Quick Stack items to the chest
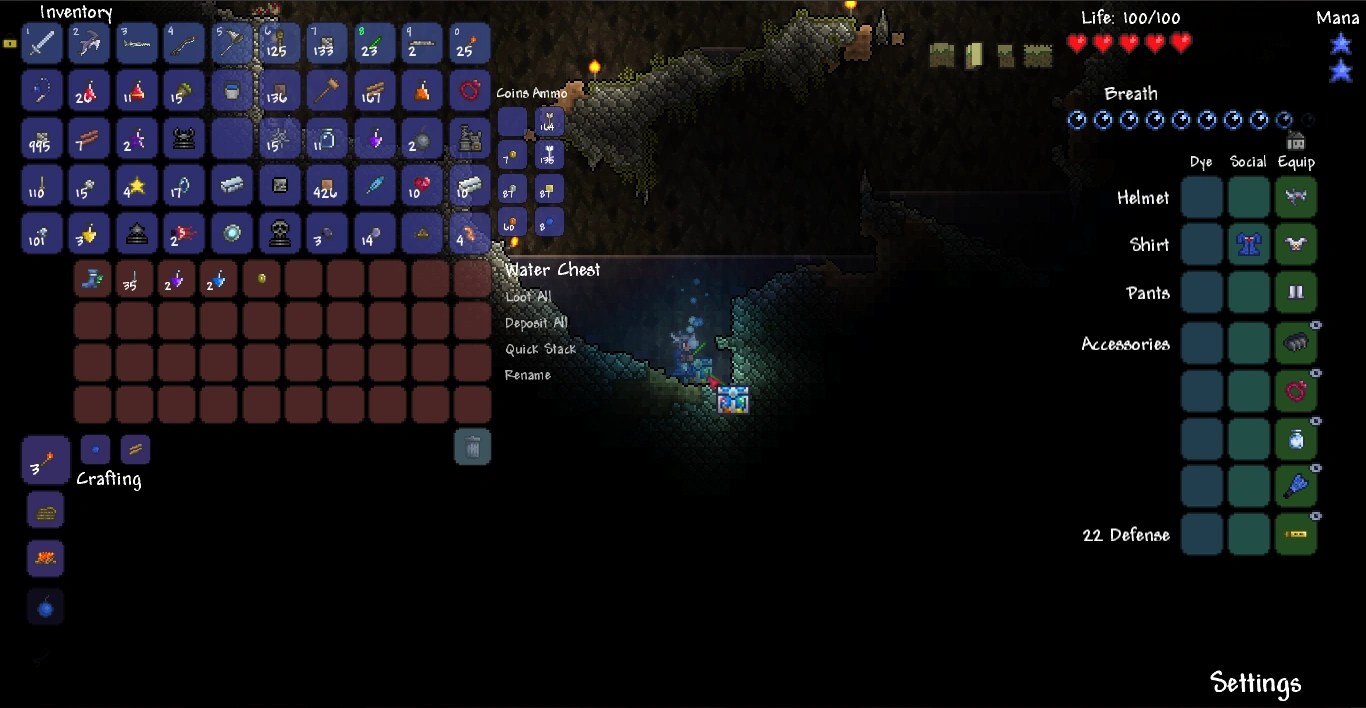The height and width of the screenshot is (708, 1366). point(540,349)
